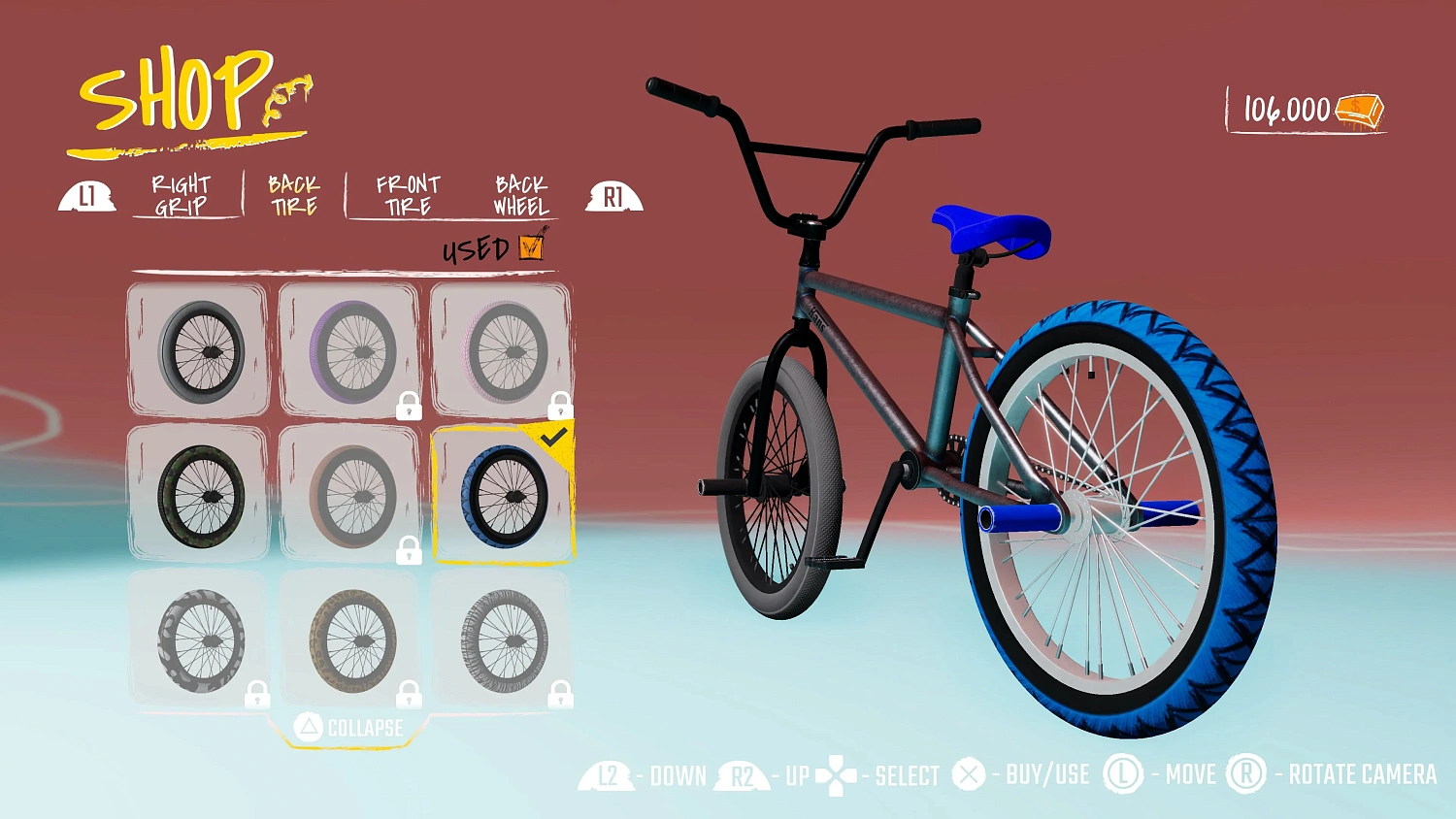Click the Select d-pad icon
Viewport: 1456px width, 819px height.
click(x=834, y=775)
